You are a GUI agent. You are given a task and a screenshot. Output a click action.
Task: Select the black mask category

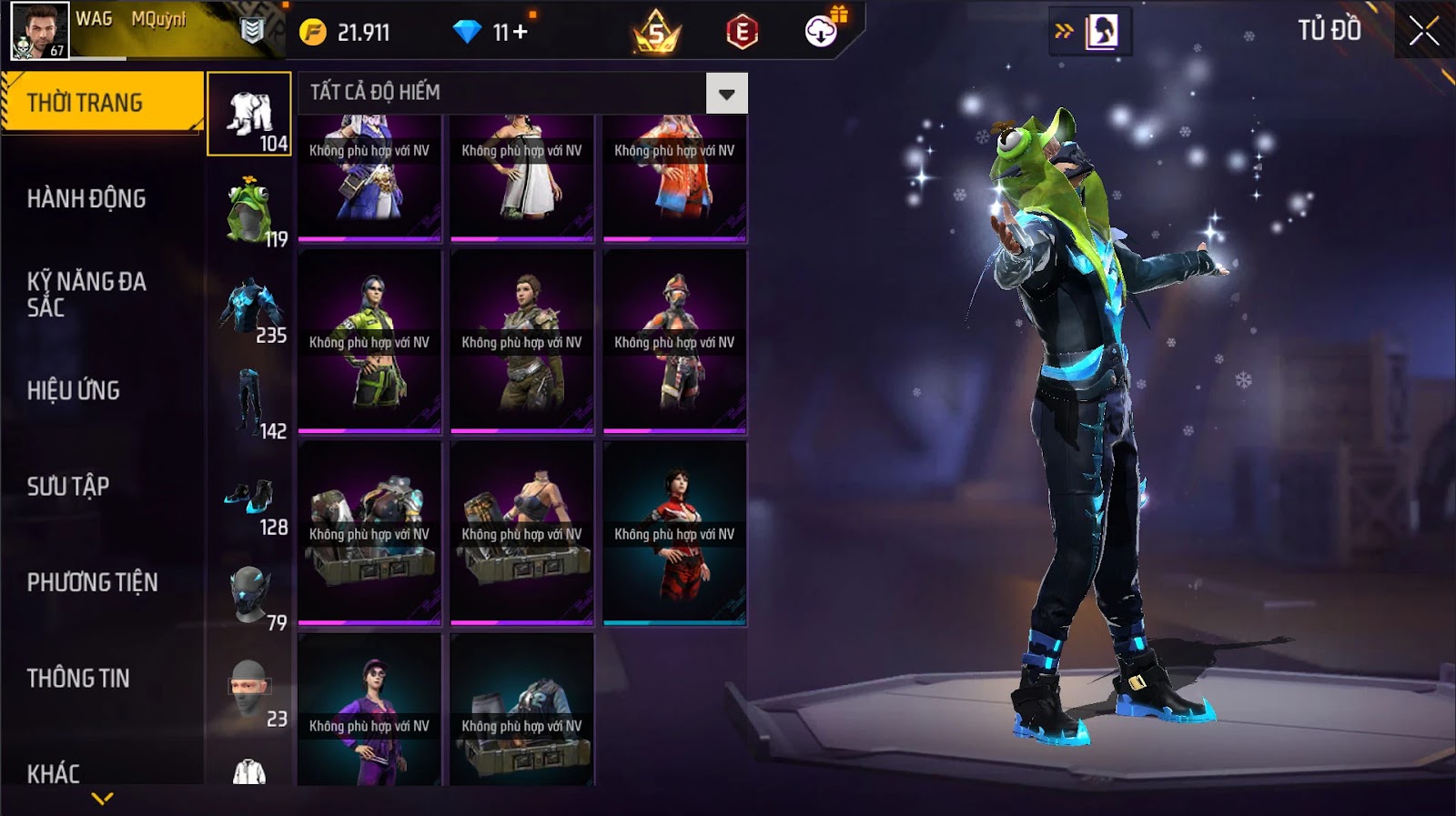coord(249,597)
